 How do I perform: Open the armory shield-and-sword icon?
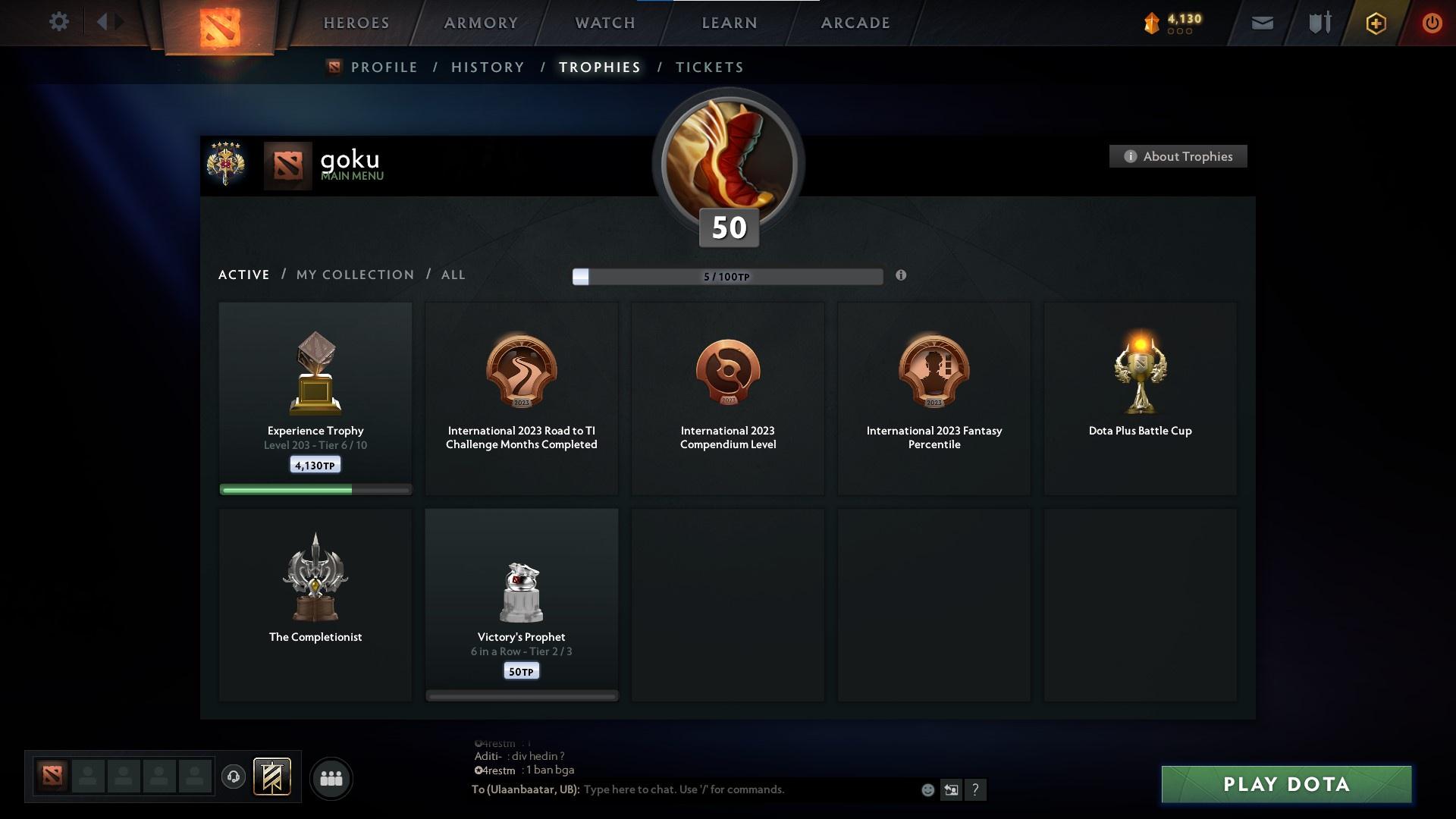click(x=1319, y=23)
